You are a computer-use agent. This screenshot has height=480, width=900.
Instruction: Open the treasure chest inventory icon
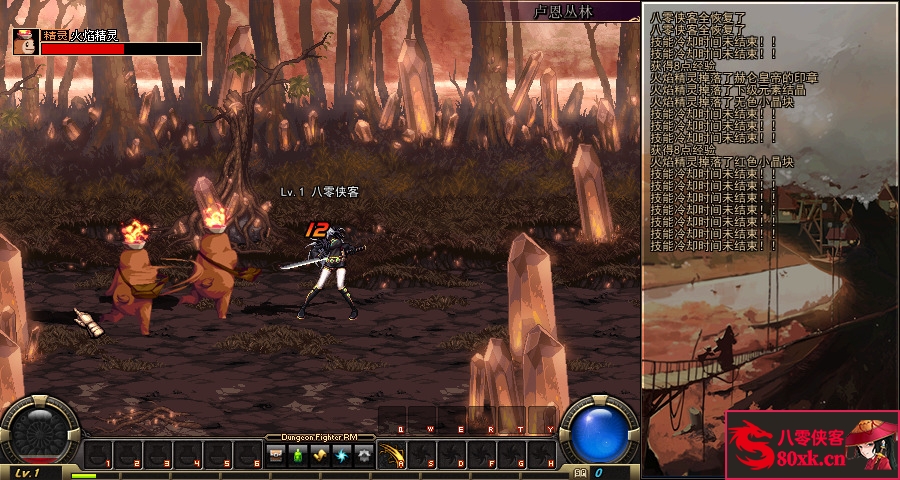[x=276, y=455]
